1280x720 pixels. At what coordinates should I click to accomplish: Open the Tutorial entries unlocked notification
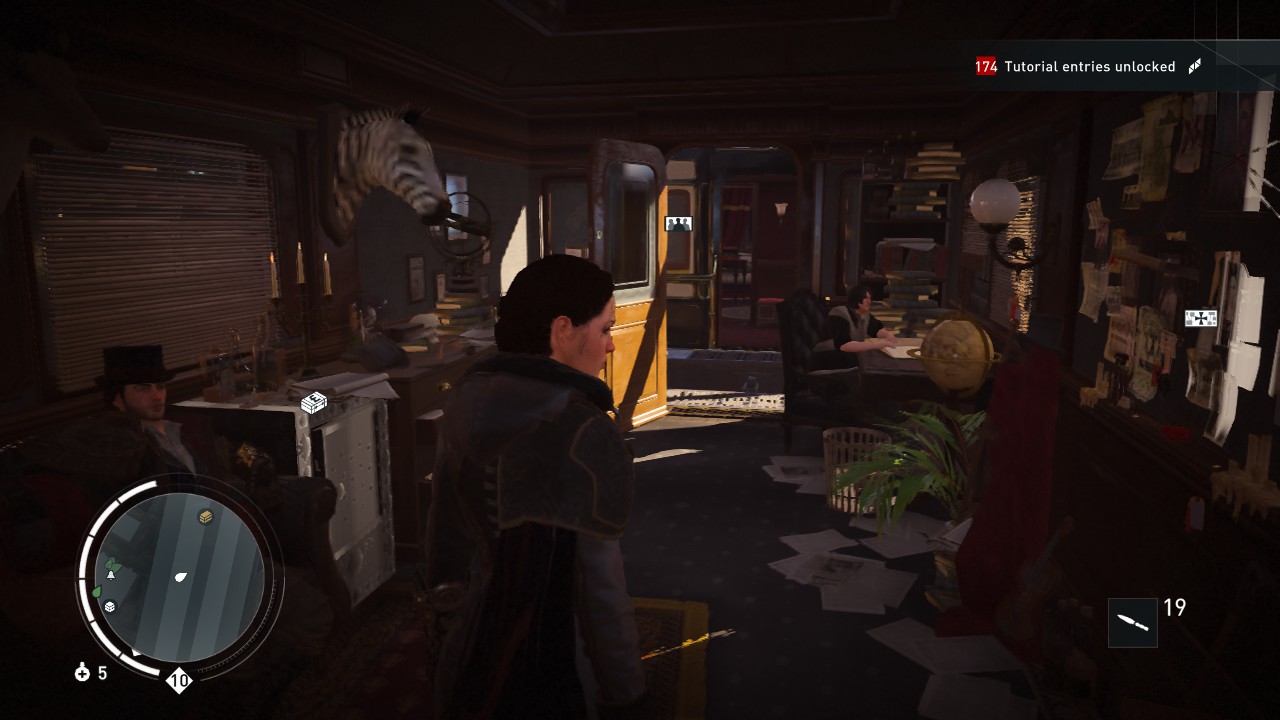(1088, 67)
